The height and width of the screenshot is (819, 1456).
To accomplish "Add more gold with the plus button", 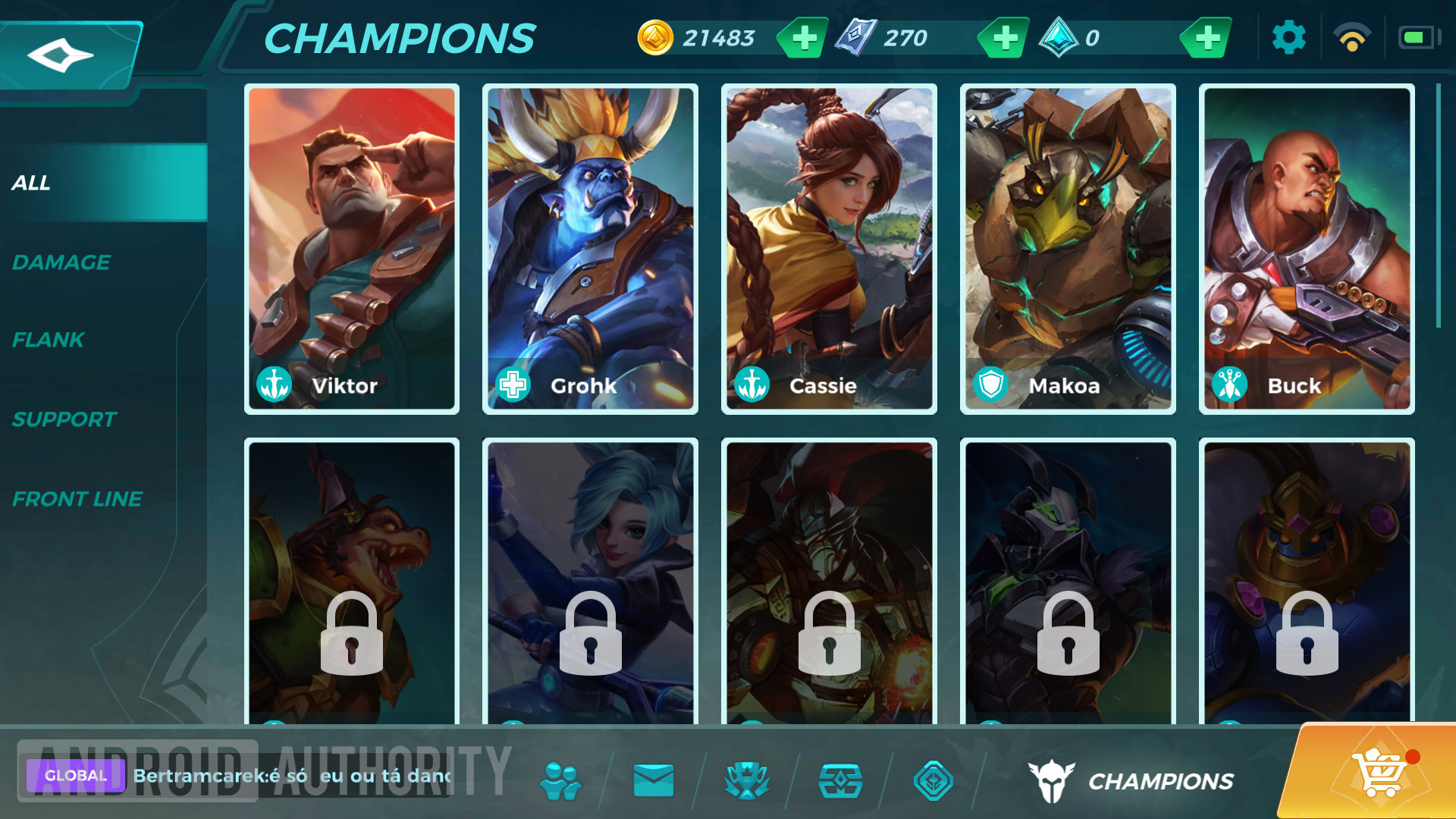I will [x=804, y=38].
